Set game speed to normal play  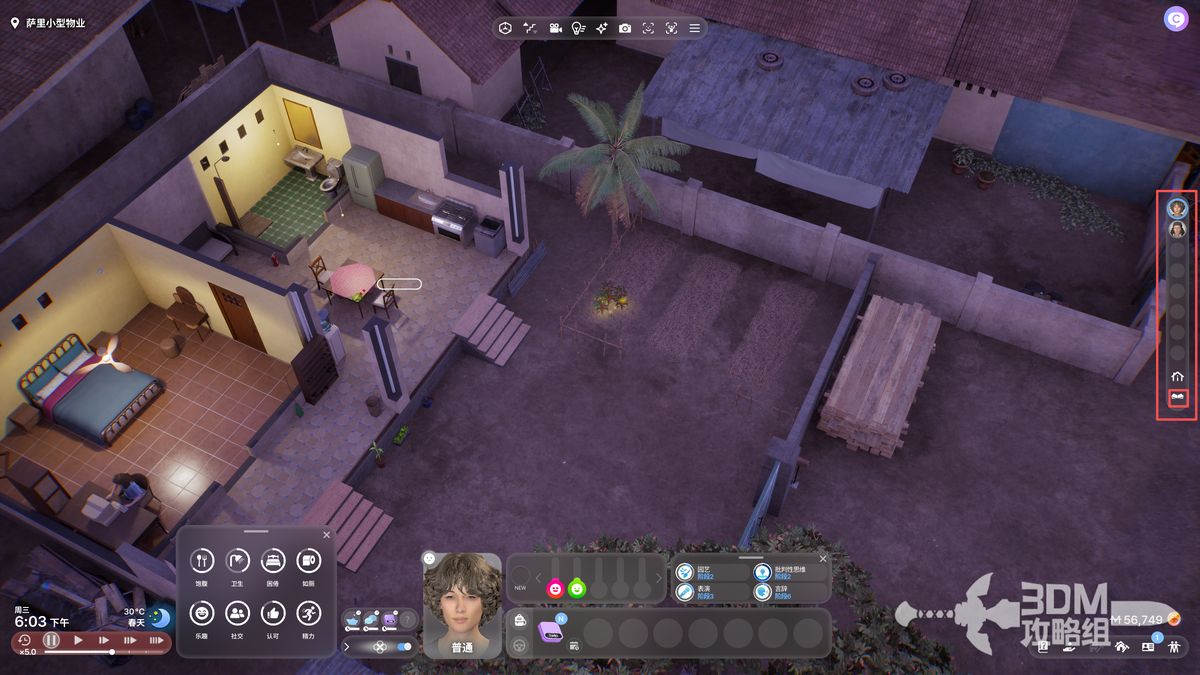(78, 640)
